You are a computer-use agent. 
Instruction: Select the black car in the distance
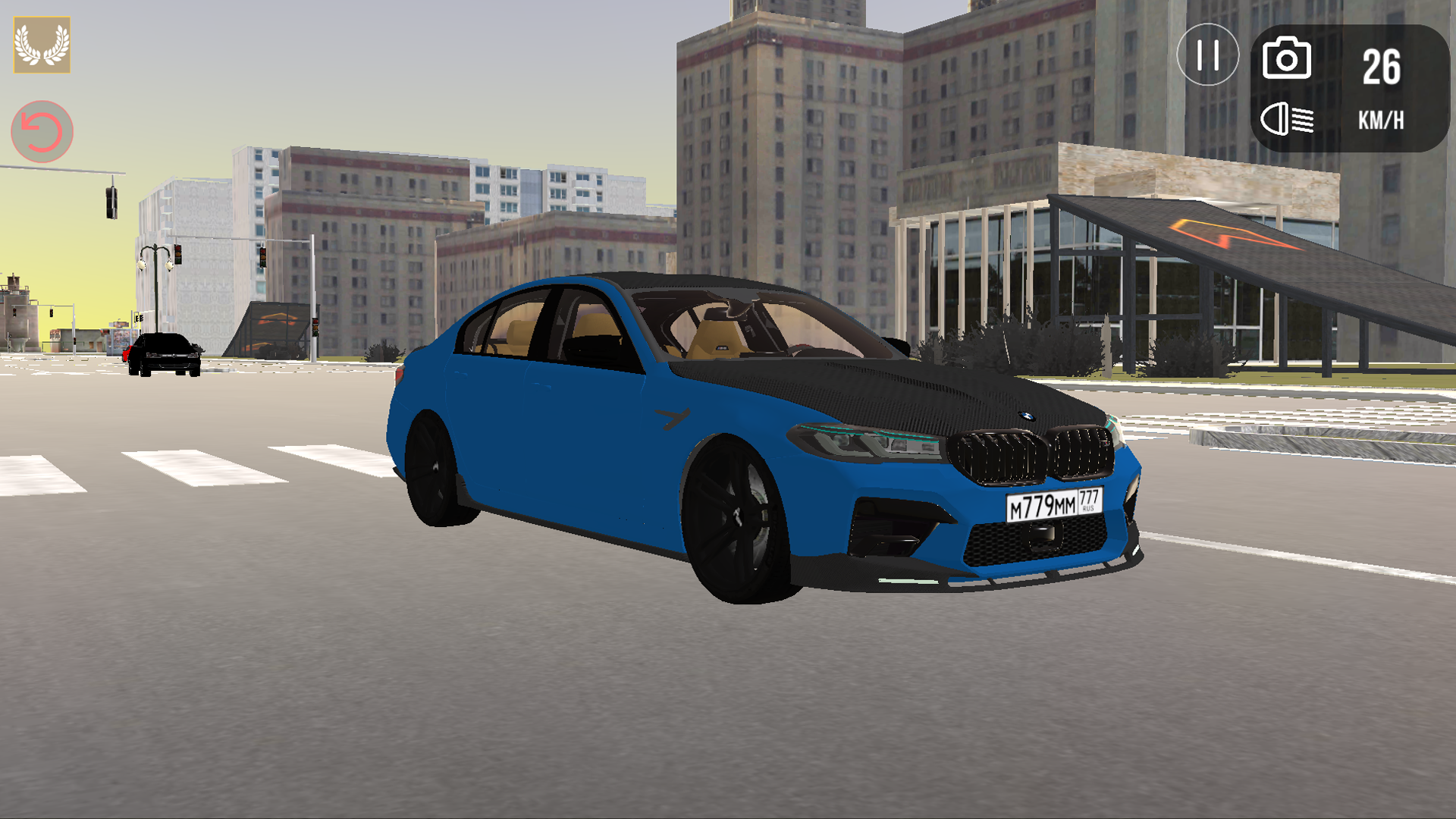[165, 355]
